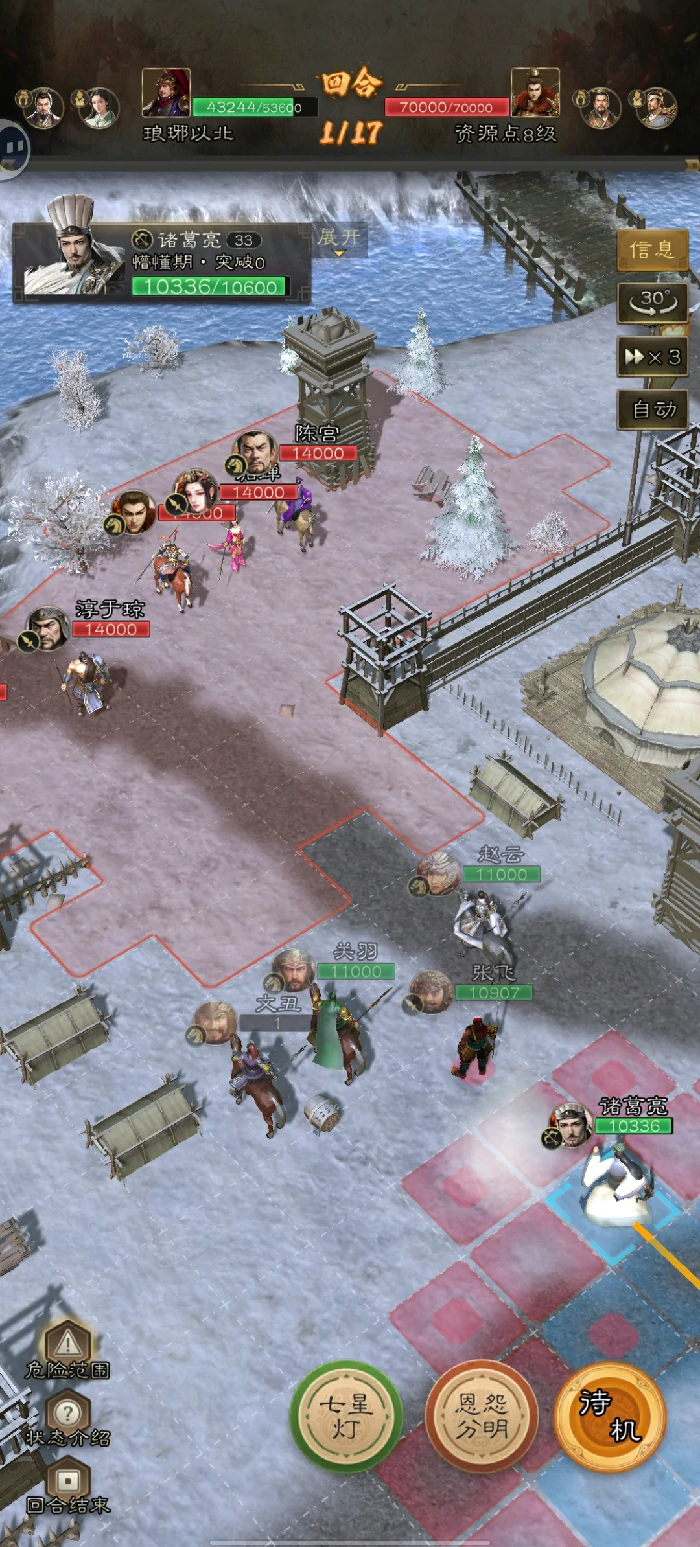
Task: Open 状态介绍 status help
Action: pyautogui.click(x=67, y=1418)
